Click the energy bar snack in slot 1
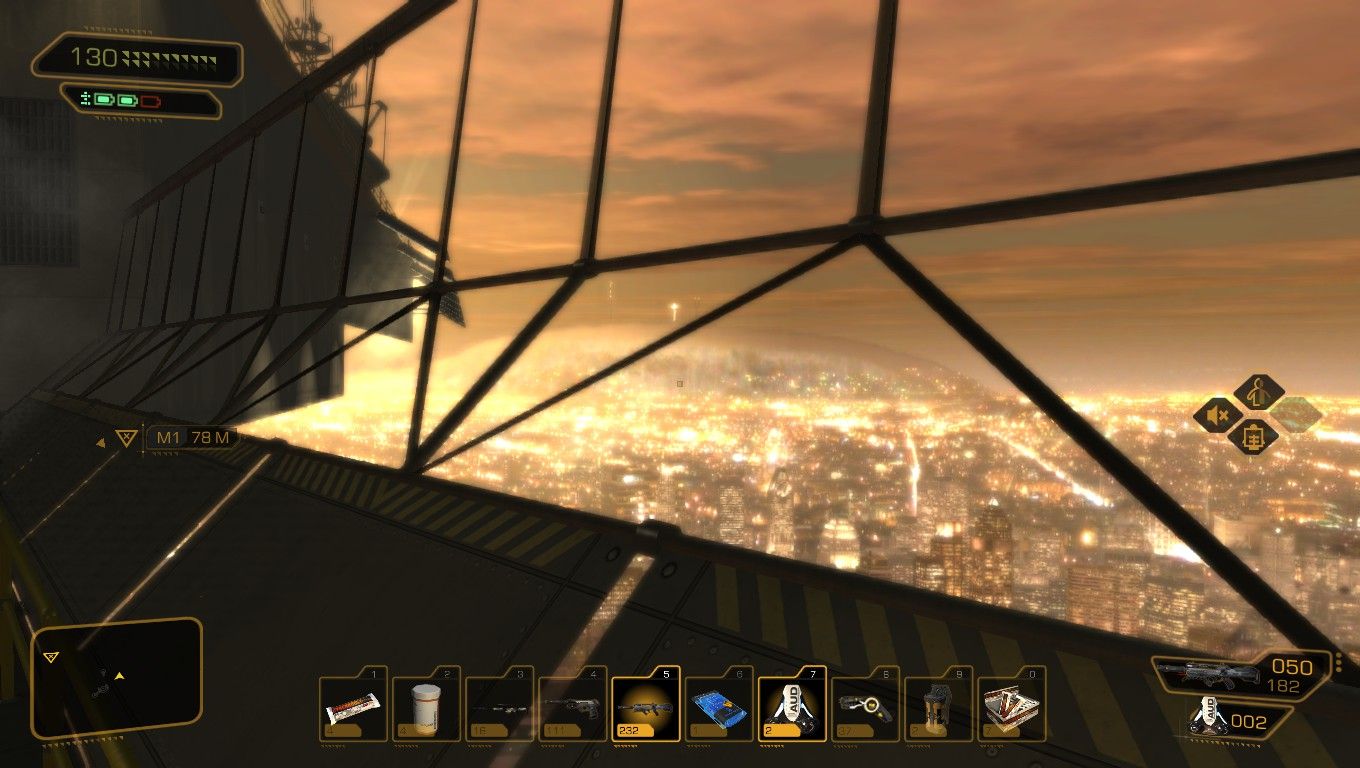Screen dimensions: 1360x768 pyautogui.click(x=352, y=705)
